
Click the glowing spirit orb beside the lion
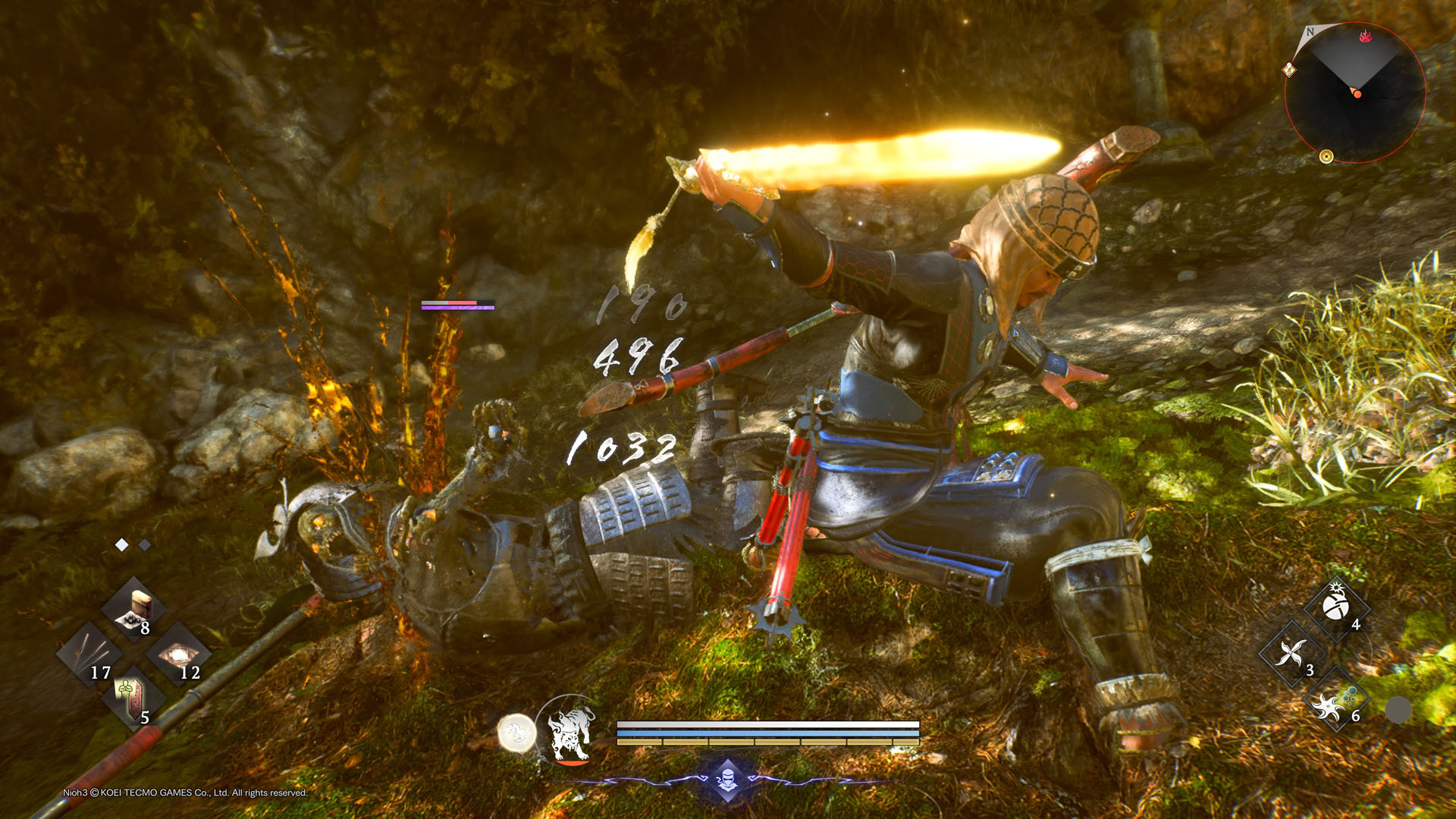515,732
